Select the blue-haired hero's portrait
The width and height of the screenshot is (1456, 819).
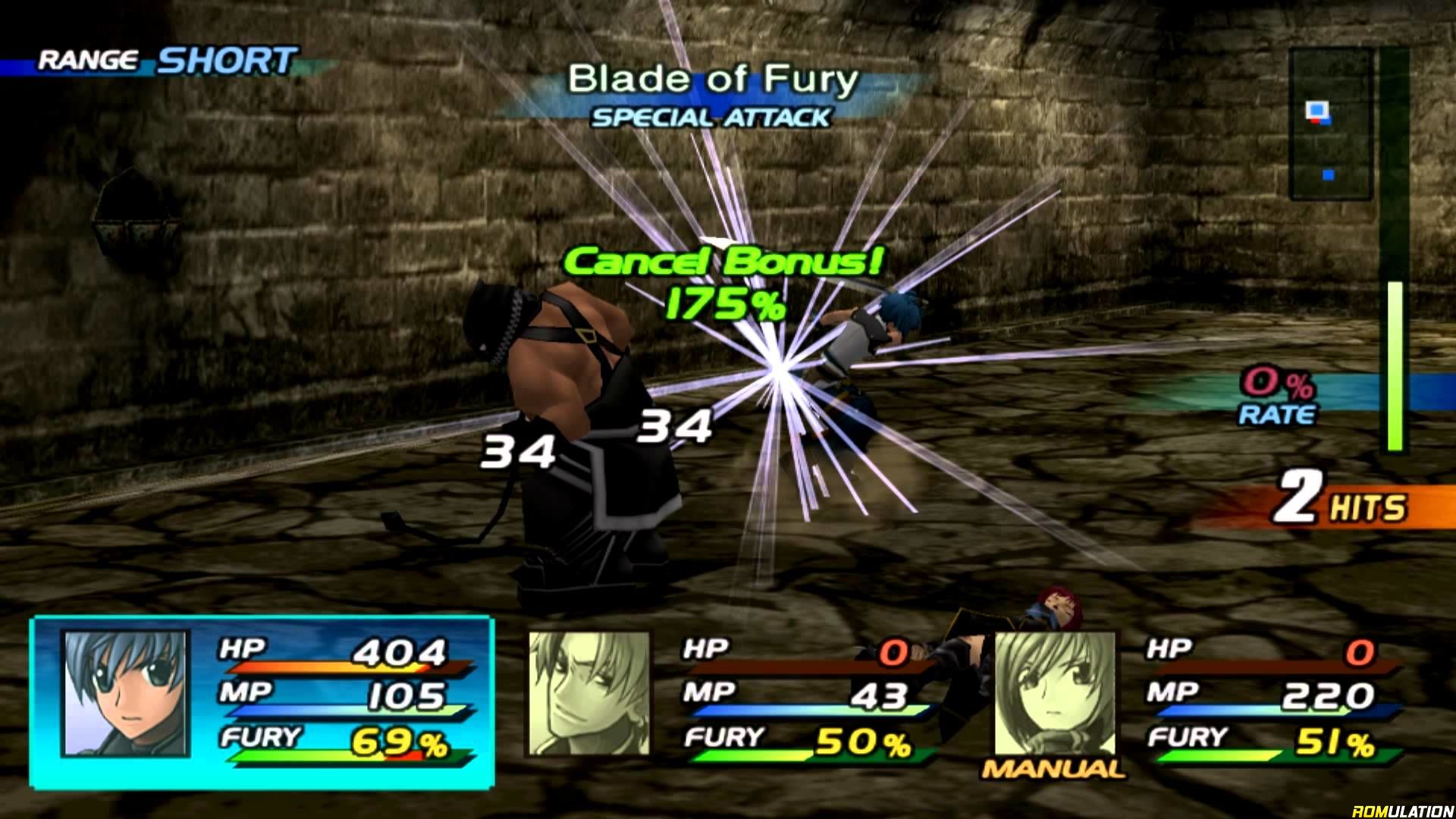tap(125, 693)
